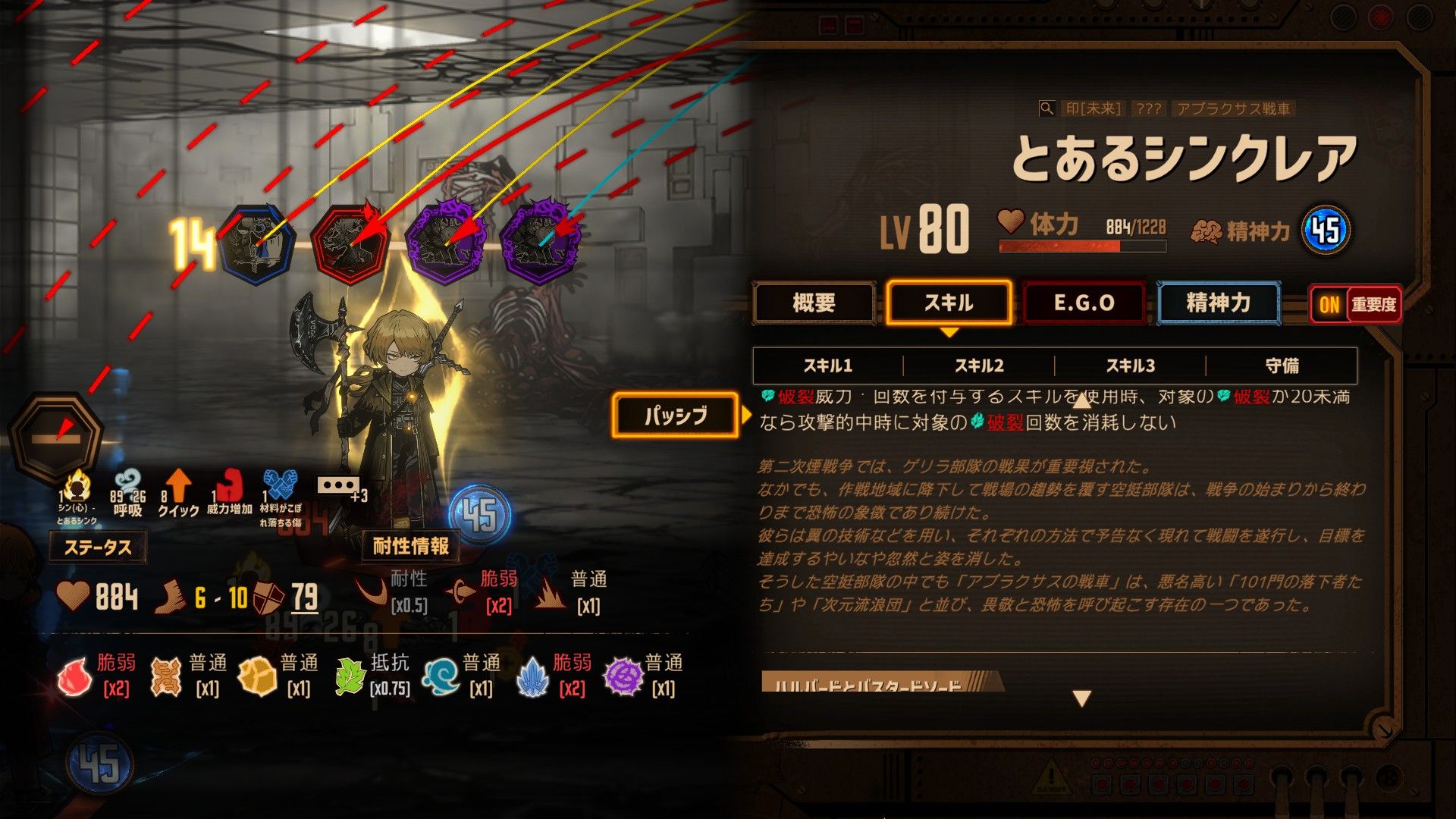Open the E.G.O tab
This screenshot has height=819, width=1456.
pos(1083,303)
